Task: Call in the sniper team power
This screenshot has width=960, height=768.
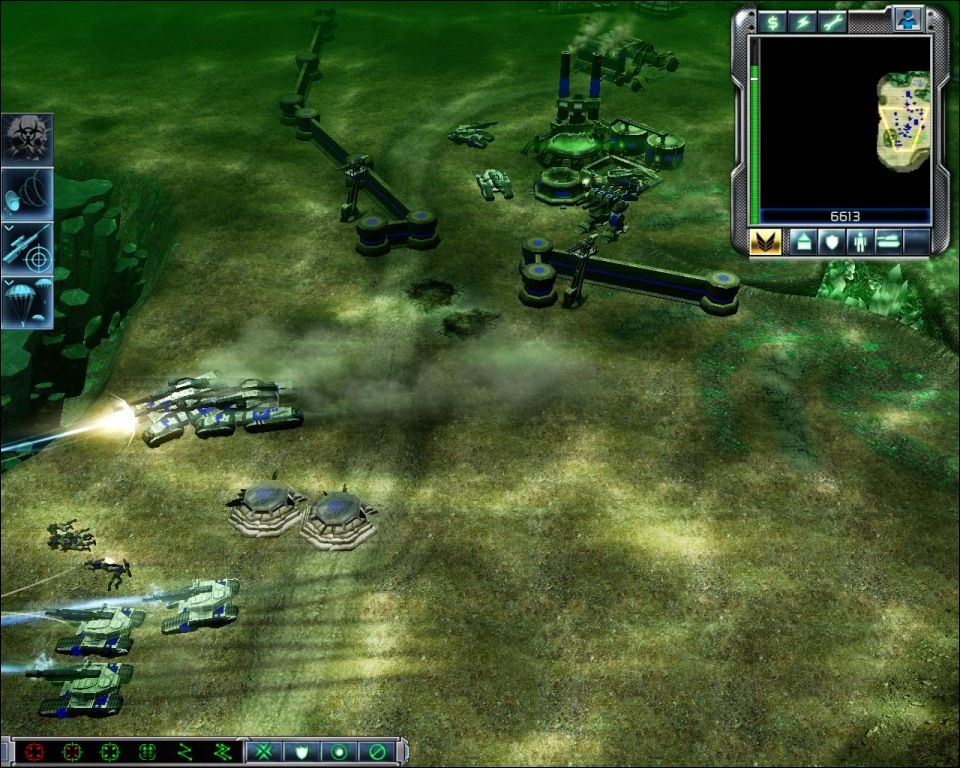Action: tap(27, 248)
